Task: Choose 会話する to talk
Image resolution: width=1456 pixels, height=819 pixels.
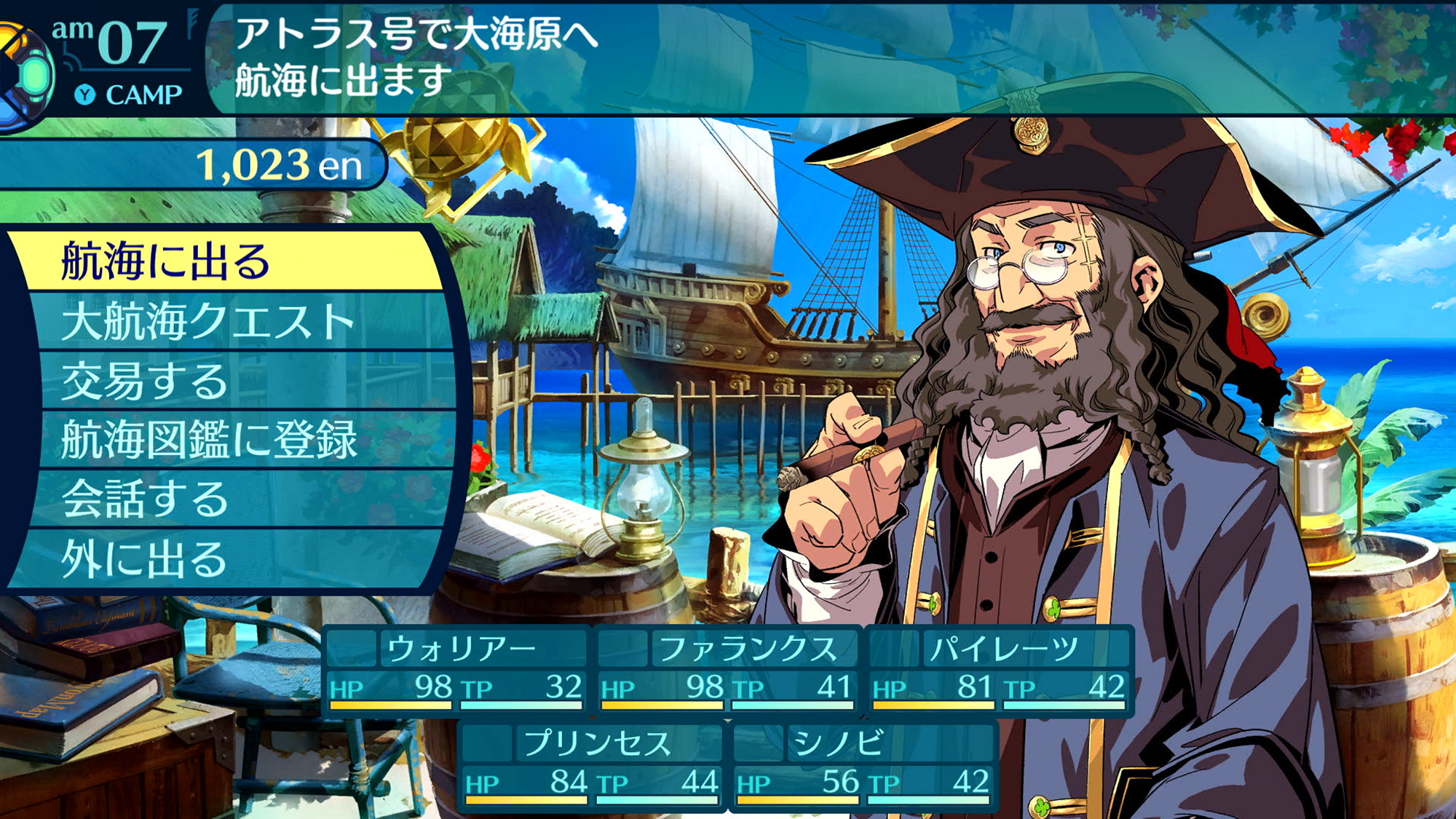Action: (233, 499)
